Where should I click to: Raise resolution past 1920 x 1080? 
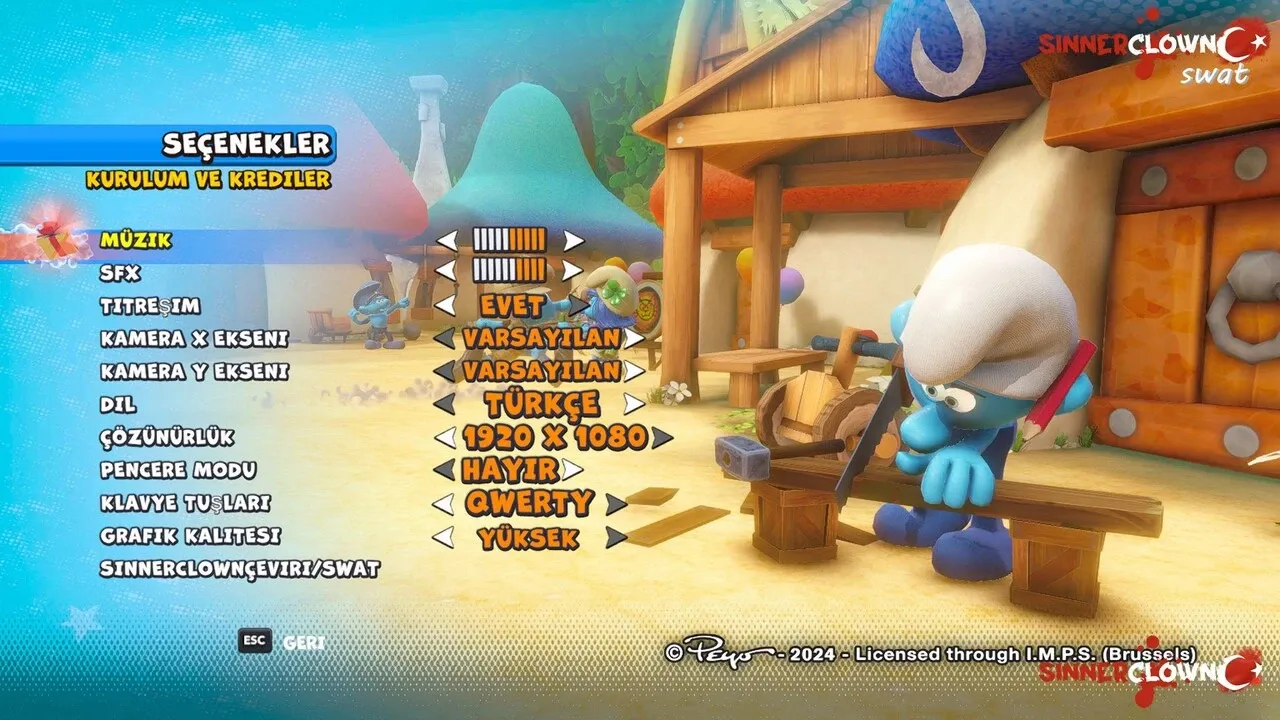click(x=661, y=437)
